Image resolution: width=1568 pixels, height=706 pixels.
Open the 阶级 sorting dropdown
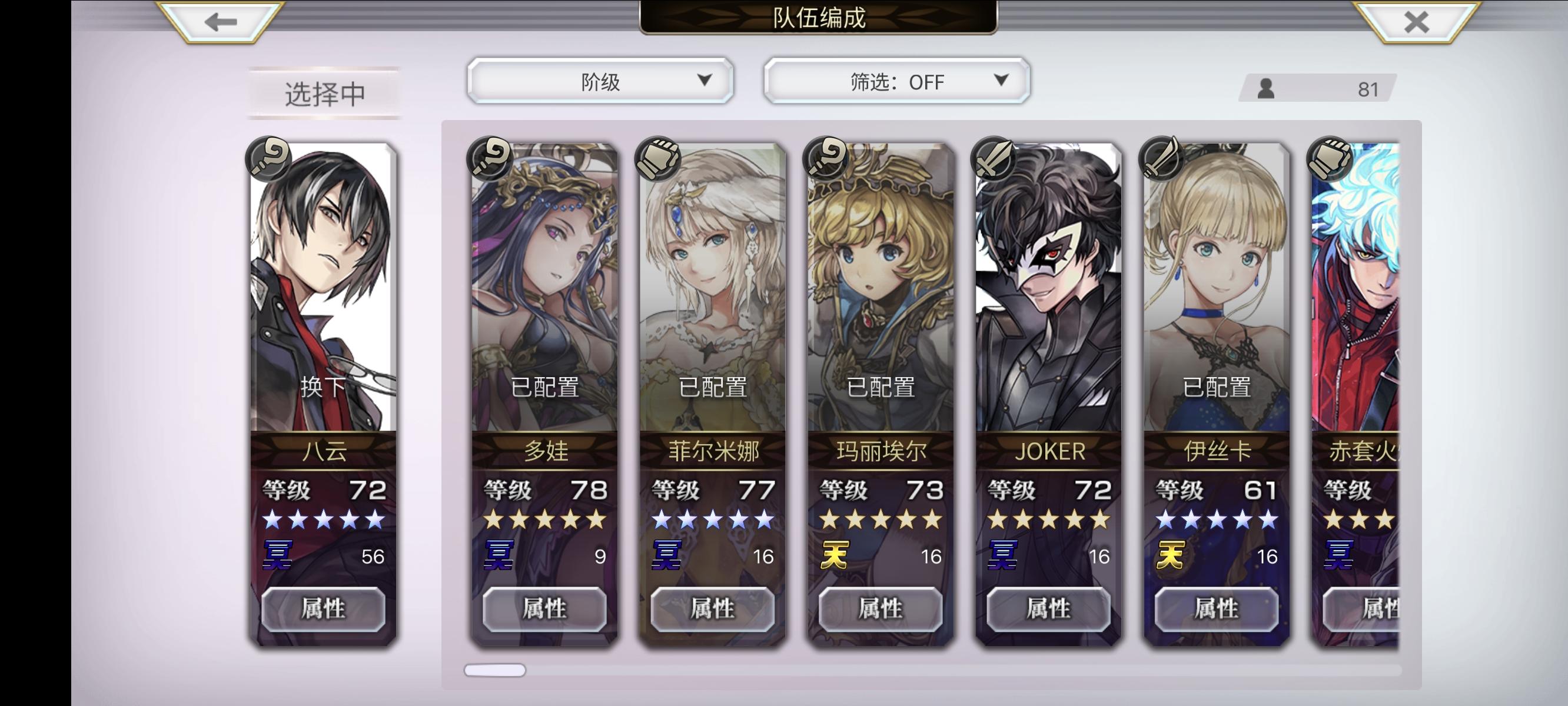600,81
